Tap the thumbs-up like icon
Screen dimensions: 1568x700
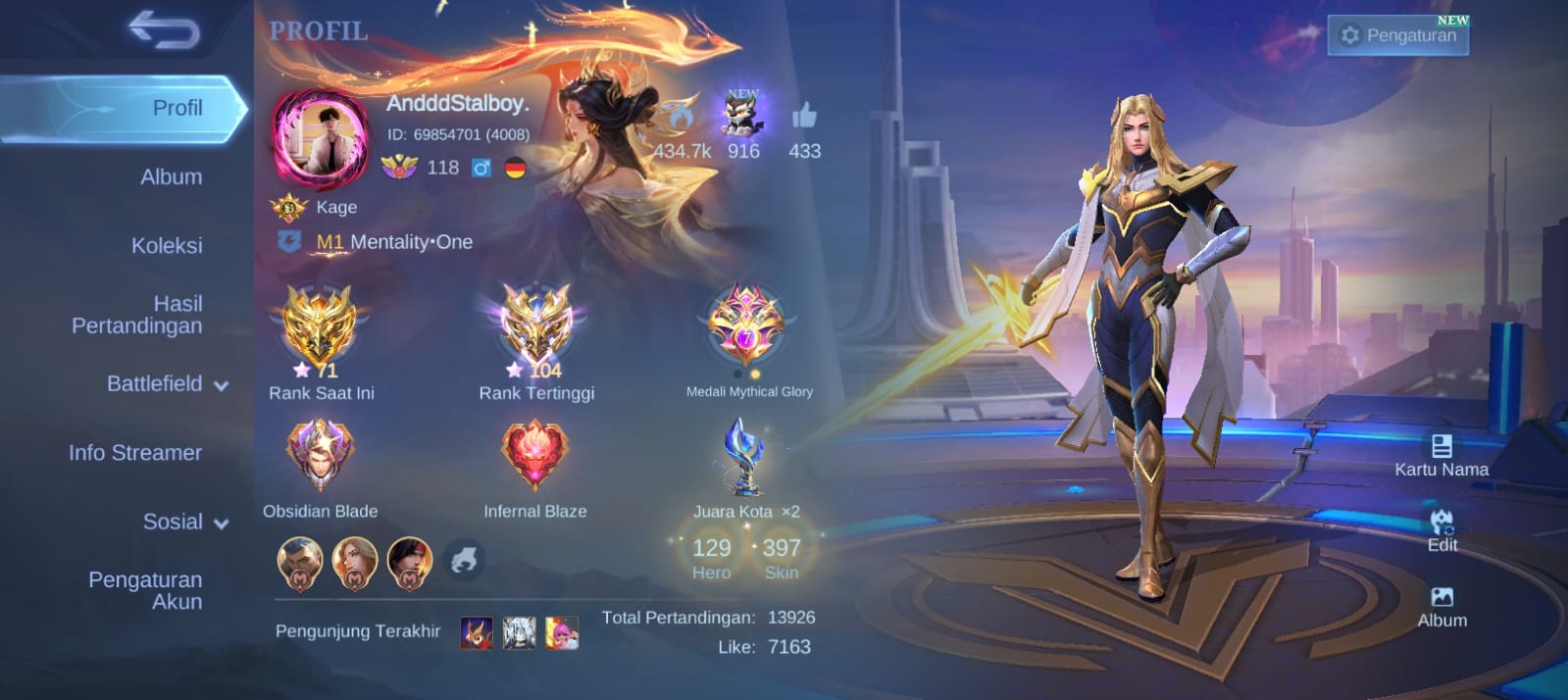pyautogui.click(x=804, y=117)
